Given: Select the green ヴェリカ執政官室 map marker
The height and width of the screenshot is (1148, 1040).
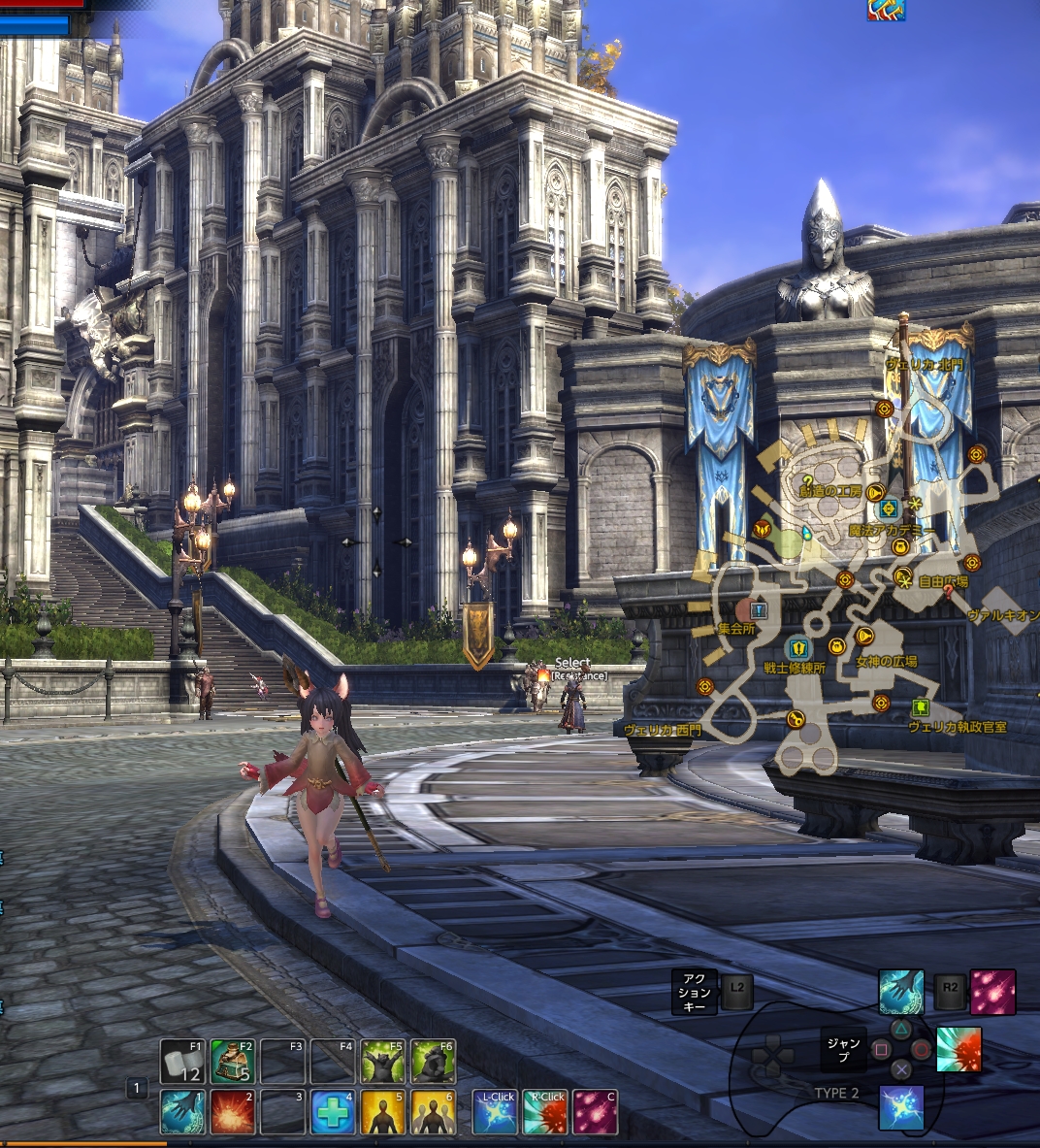Looking at the screenshot, I should click(921, 707).
